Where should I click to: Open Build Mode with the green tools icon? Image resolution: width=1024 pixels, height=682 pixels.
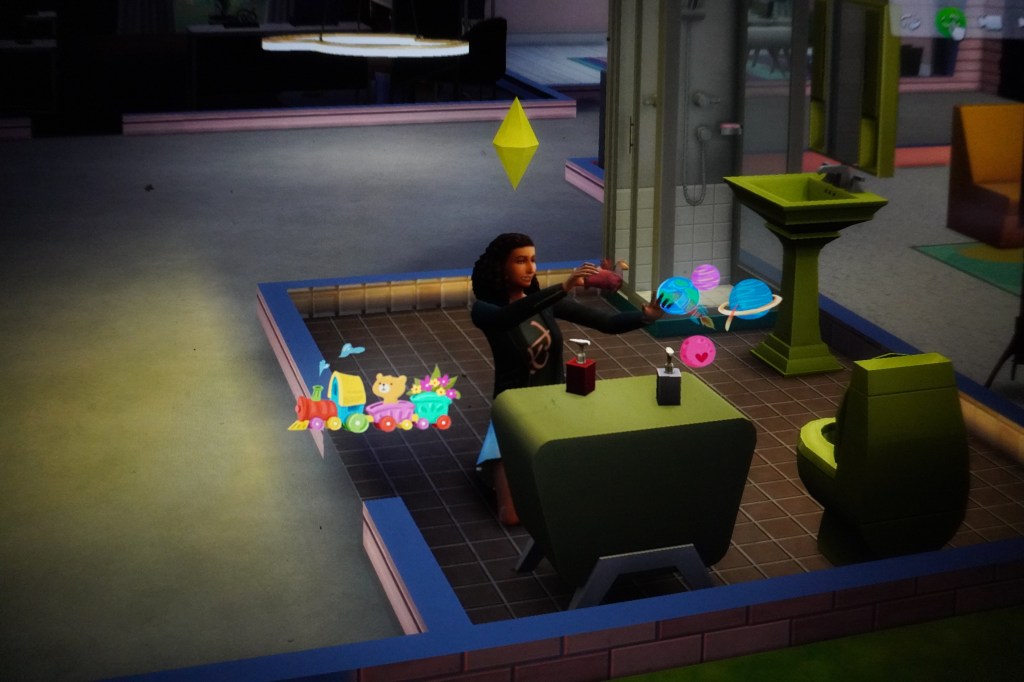tap(950, 21)
